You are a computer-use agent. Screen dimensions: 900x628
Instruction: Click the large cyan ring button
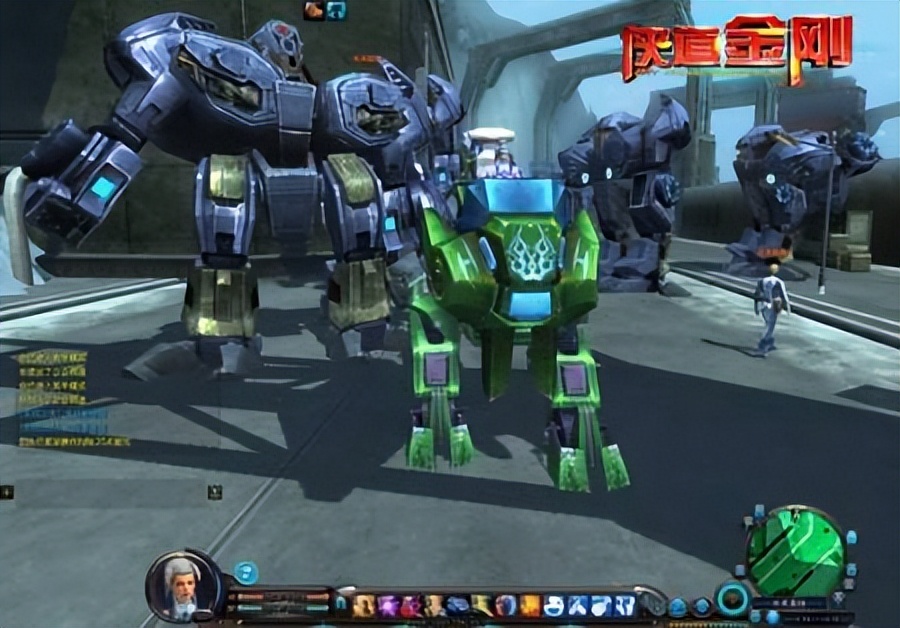coord(732,599)
